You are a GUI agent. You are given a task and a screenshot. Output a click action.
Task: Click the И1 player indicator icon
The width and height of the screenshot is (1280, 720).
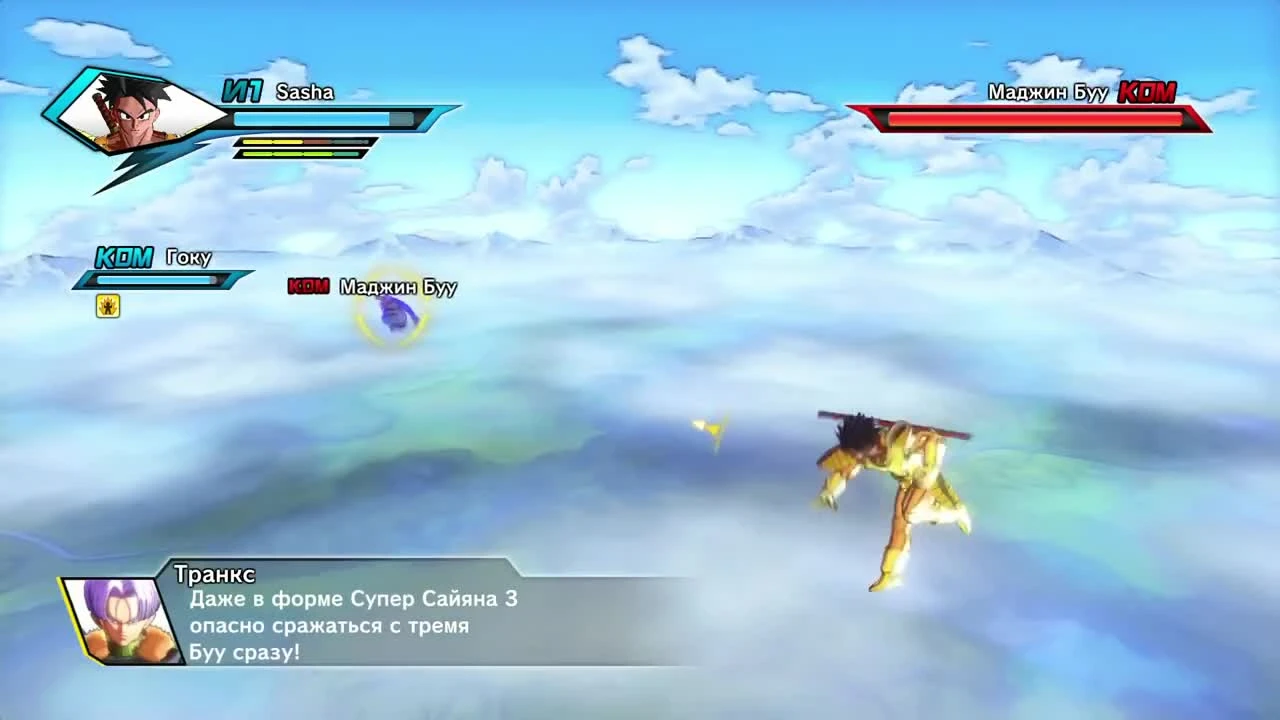[x=243, y=91]
